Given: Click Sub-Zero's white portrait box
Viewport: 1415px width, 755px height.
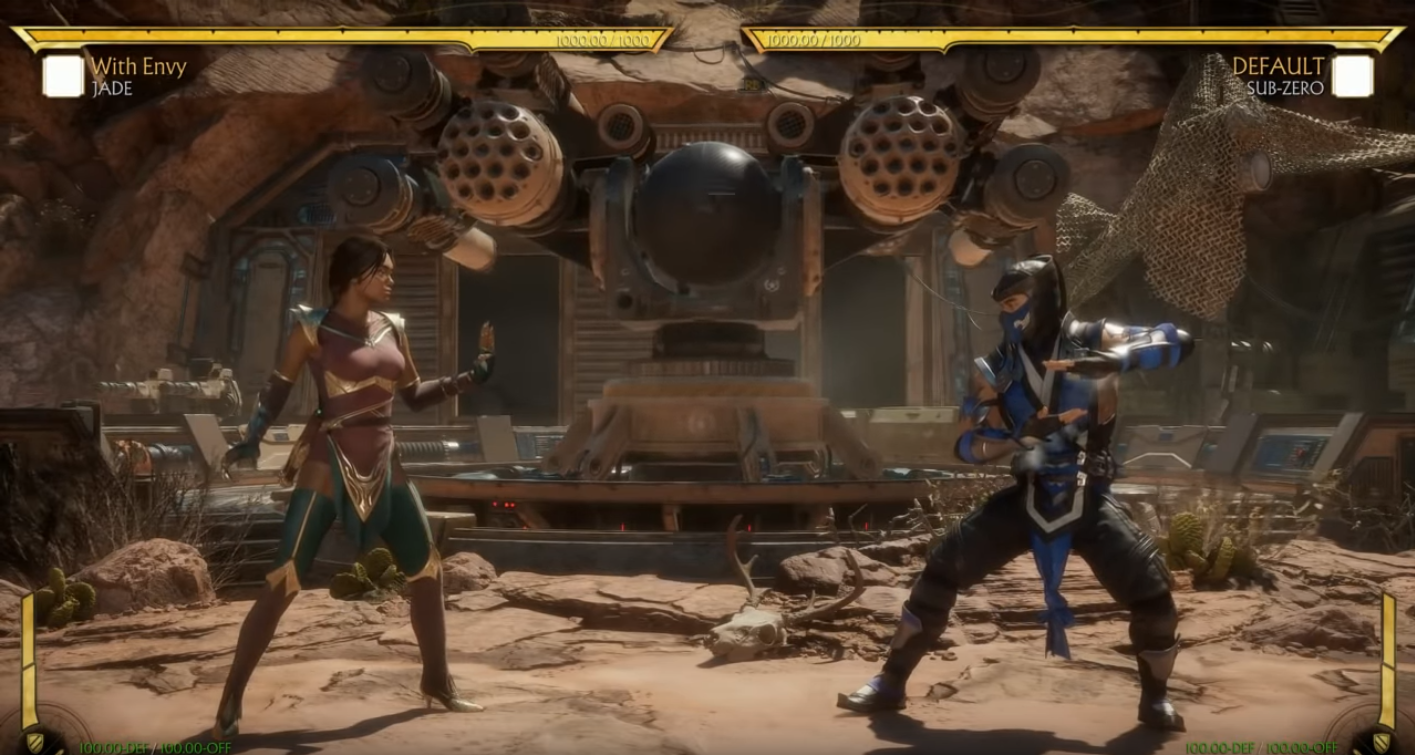Looking at the screenshot, I should click(1352, 76).
